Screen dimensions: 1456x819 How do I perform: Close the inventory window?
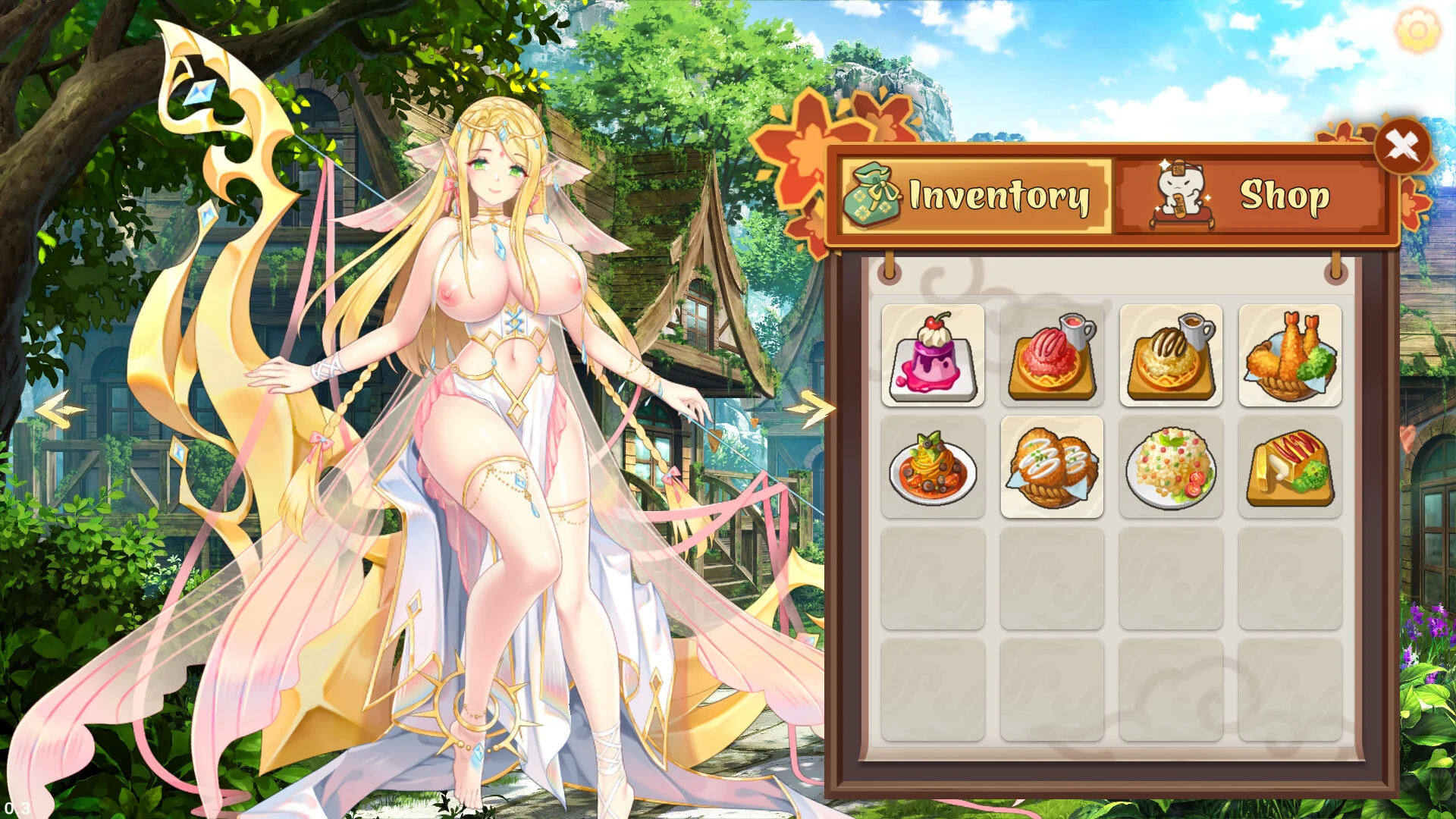[1404, 146]
